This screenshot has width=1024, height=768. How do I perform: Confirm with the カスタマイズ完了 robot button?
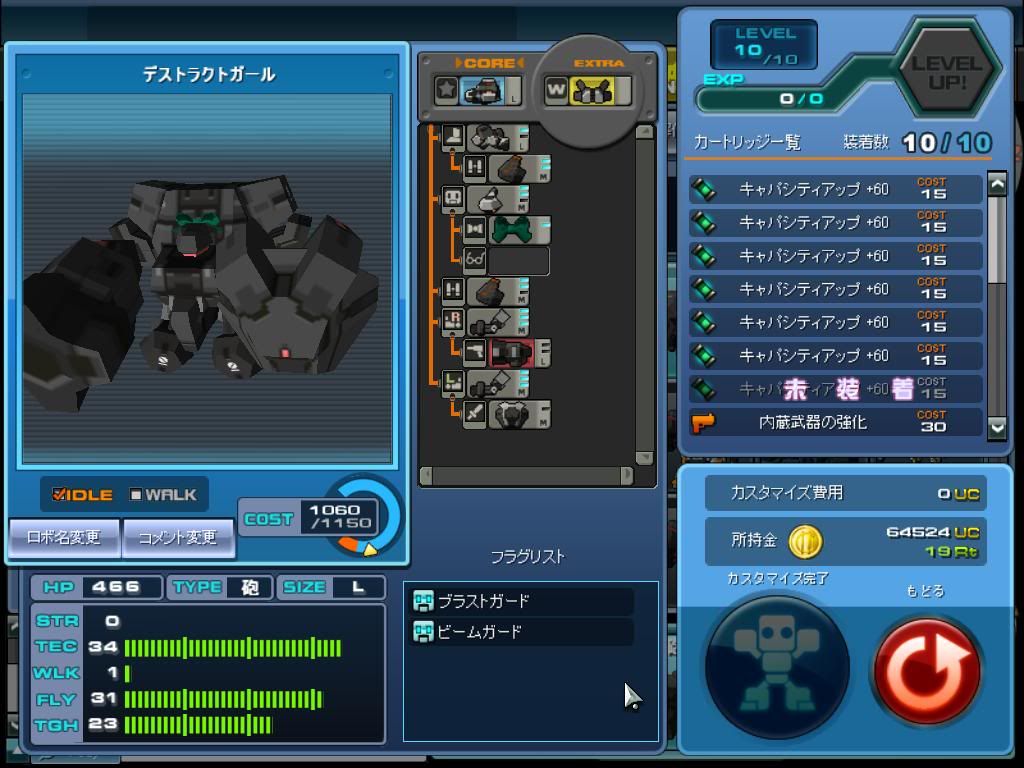click(777, 665)
